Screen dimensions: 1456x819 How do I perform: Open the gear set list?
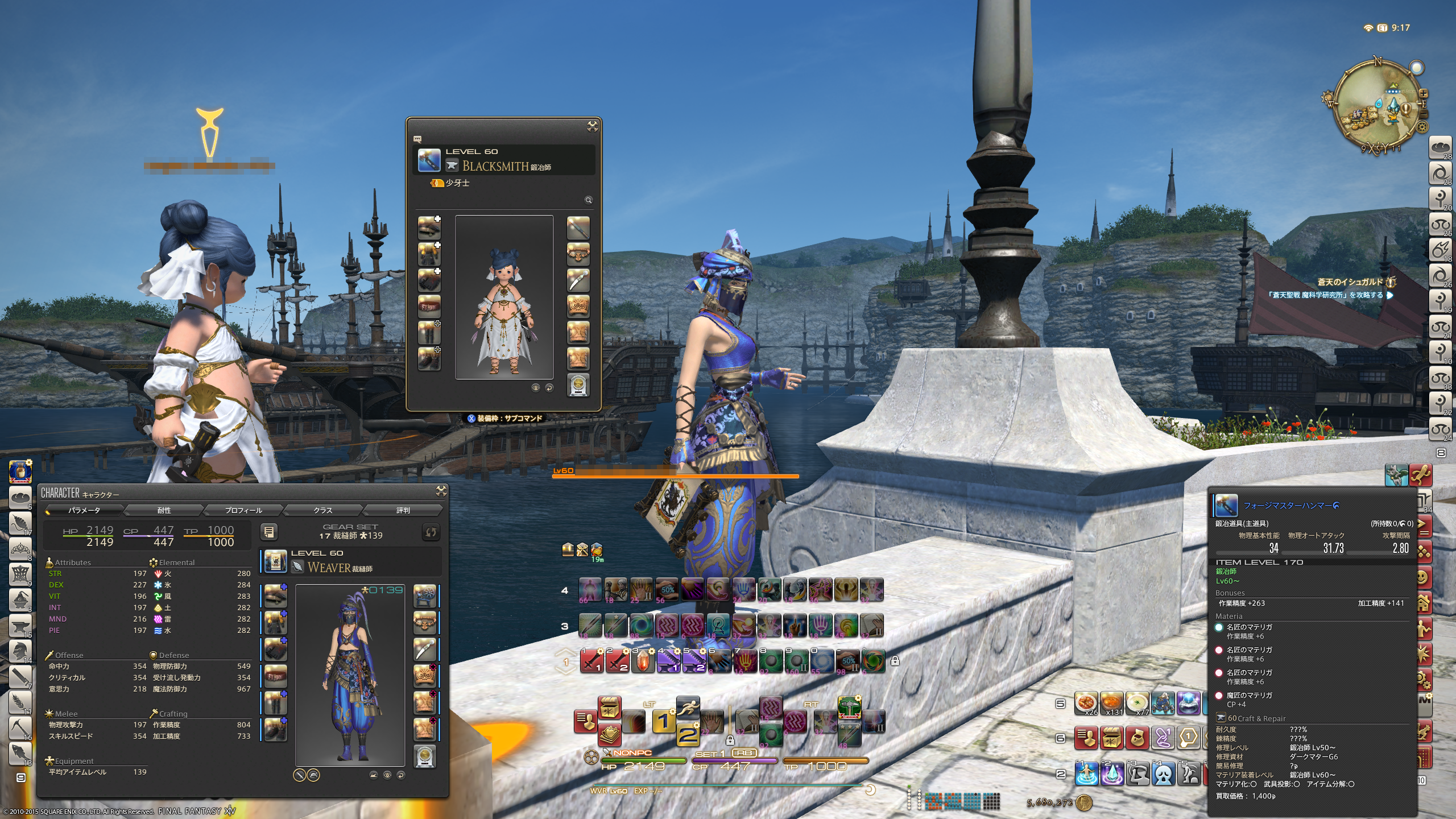click(269, 532)
